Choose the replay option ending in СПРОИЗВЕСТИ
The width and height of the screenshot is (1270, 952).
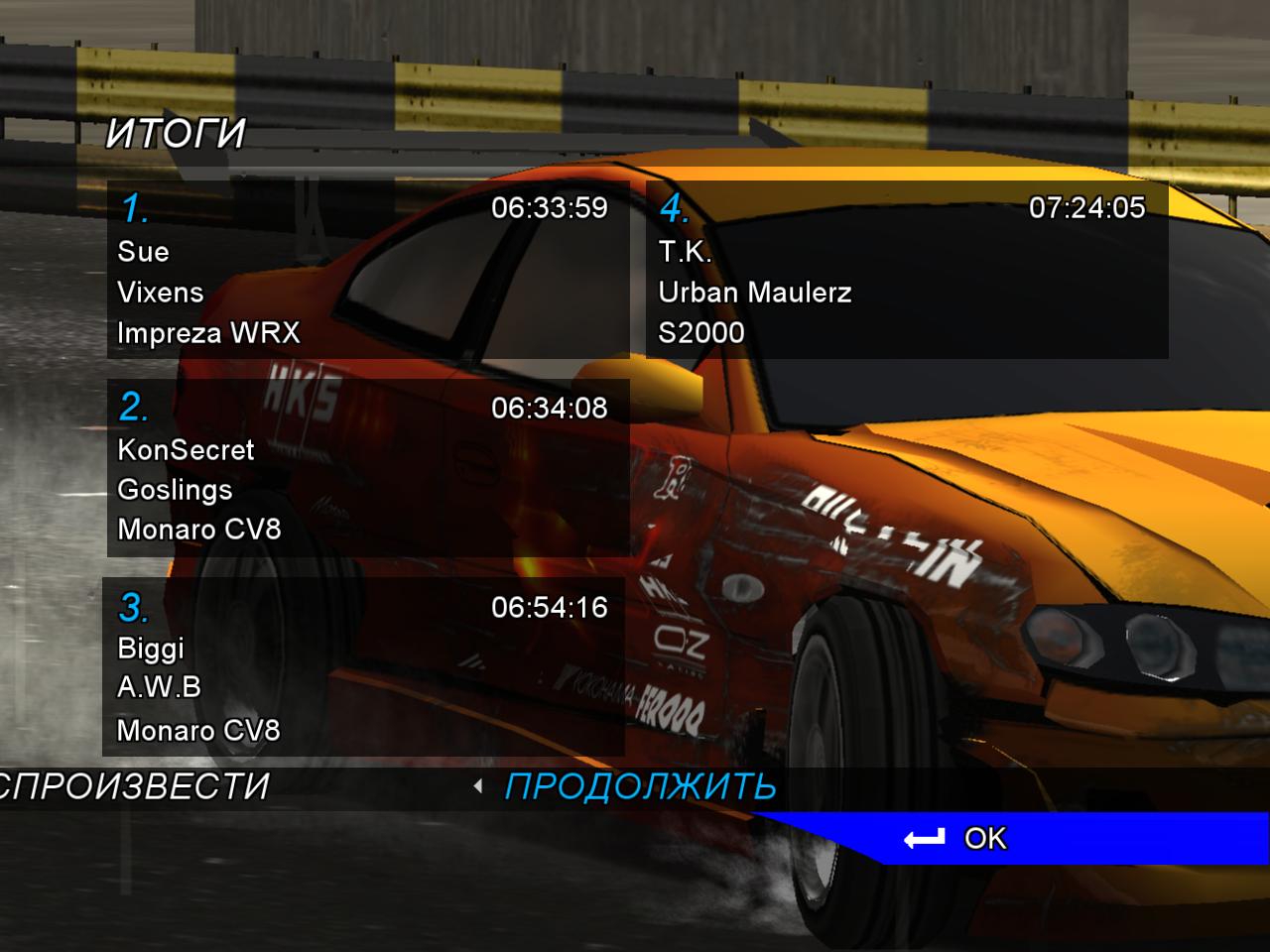pos(134,786)
